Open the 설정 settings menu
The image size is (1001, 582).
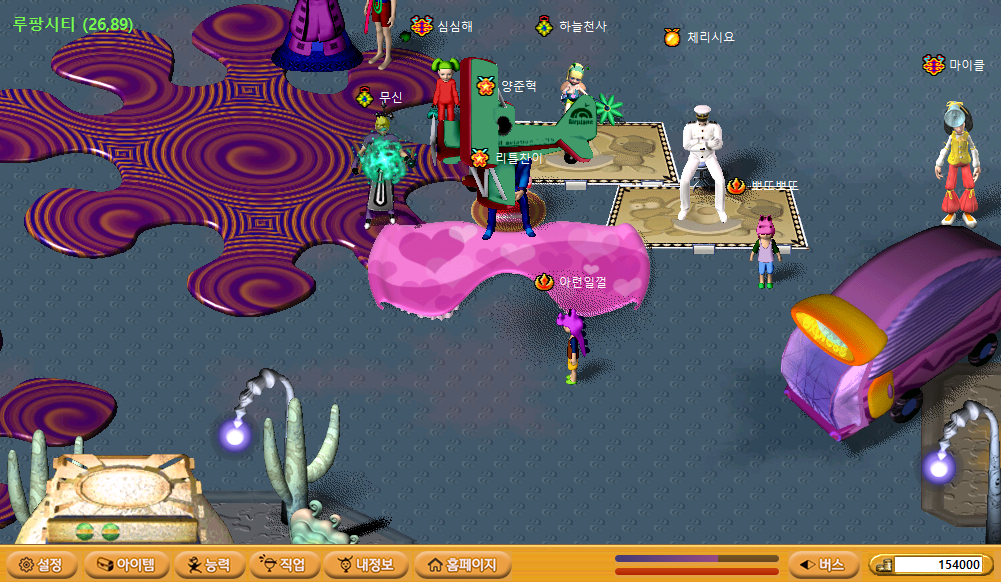[41, 565]
